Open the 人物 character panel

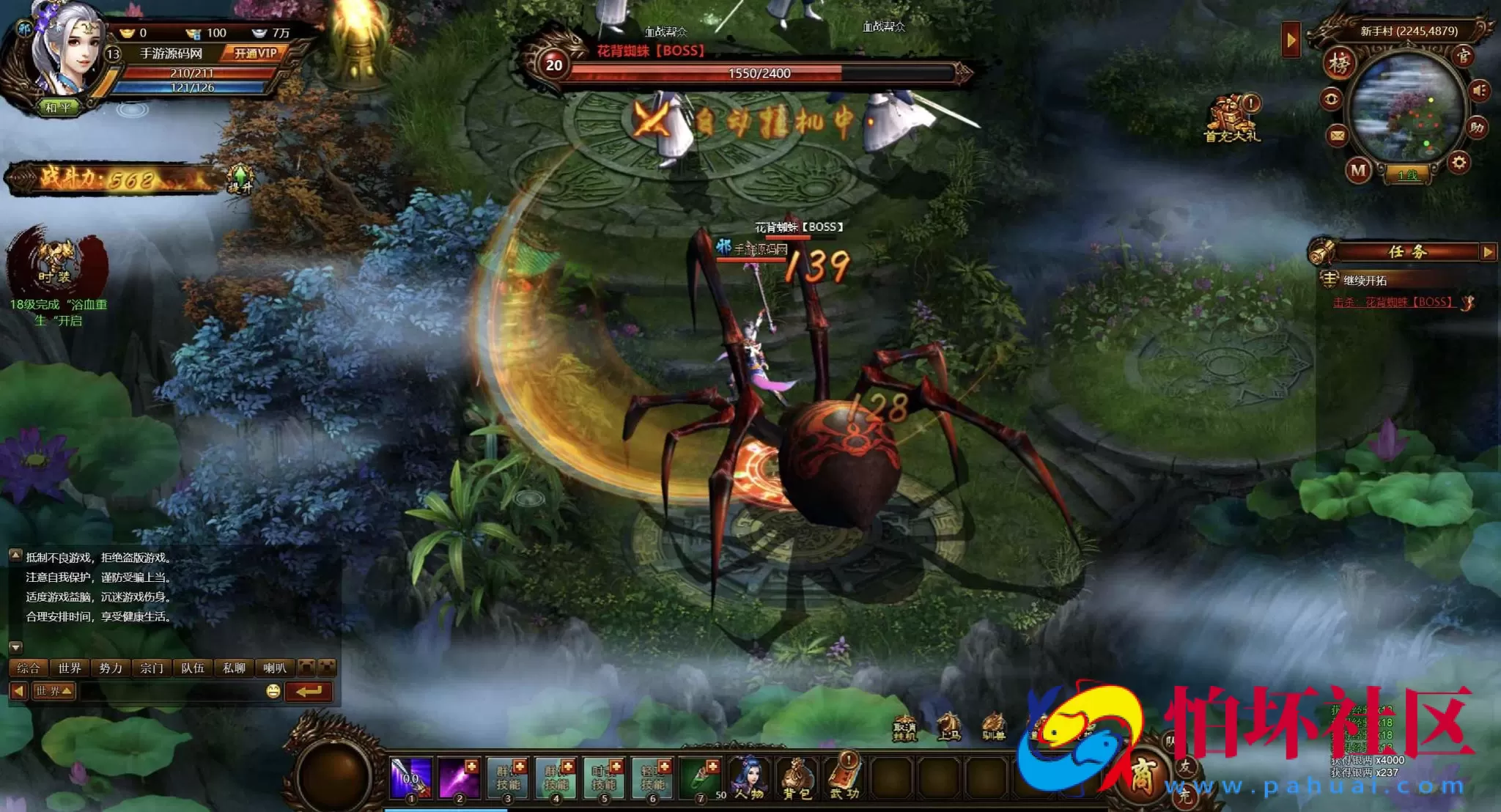749,778
